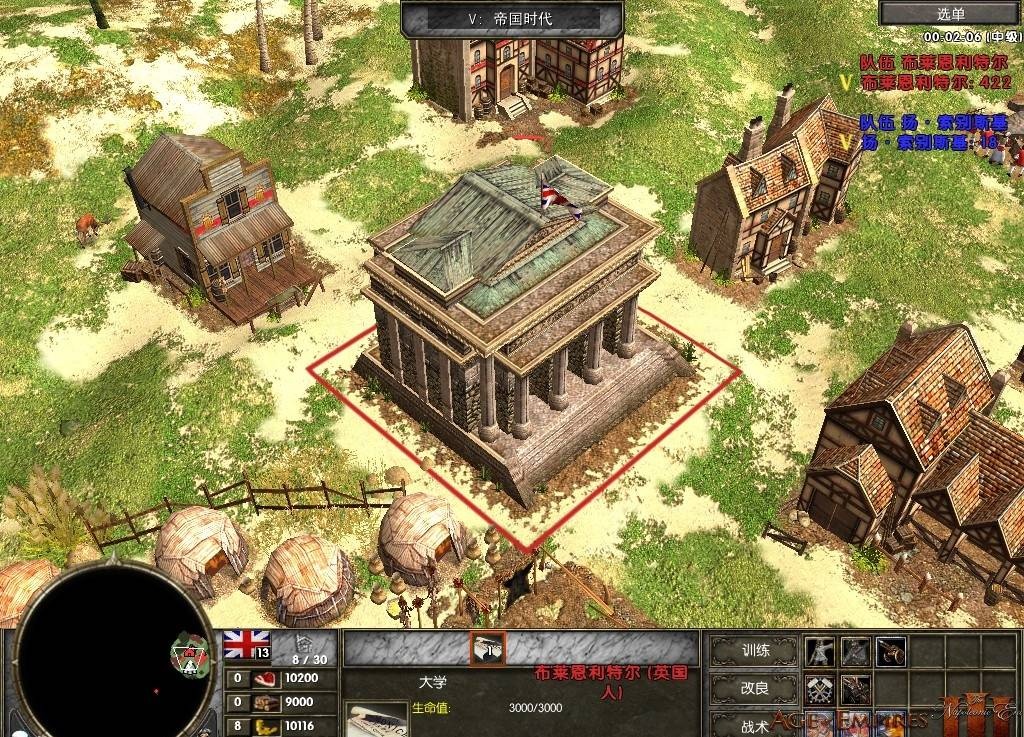Research the crossed hammers and gear improvement
This screenshot has height=737, width=1024.
click(x=821, y=689)
